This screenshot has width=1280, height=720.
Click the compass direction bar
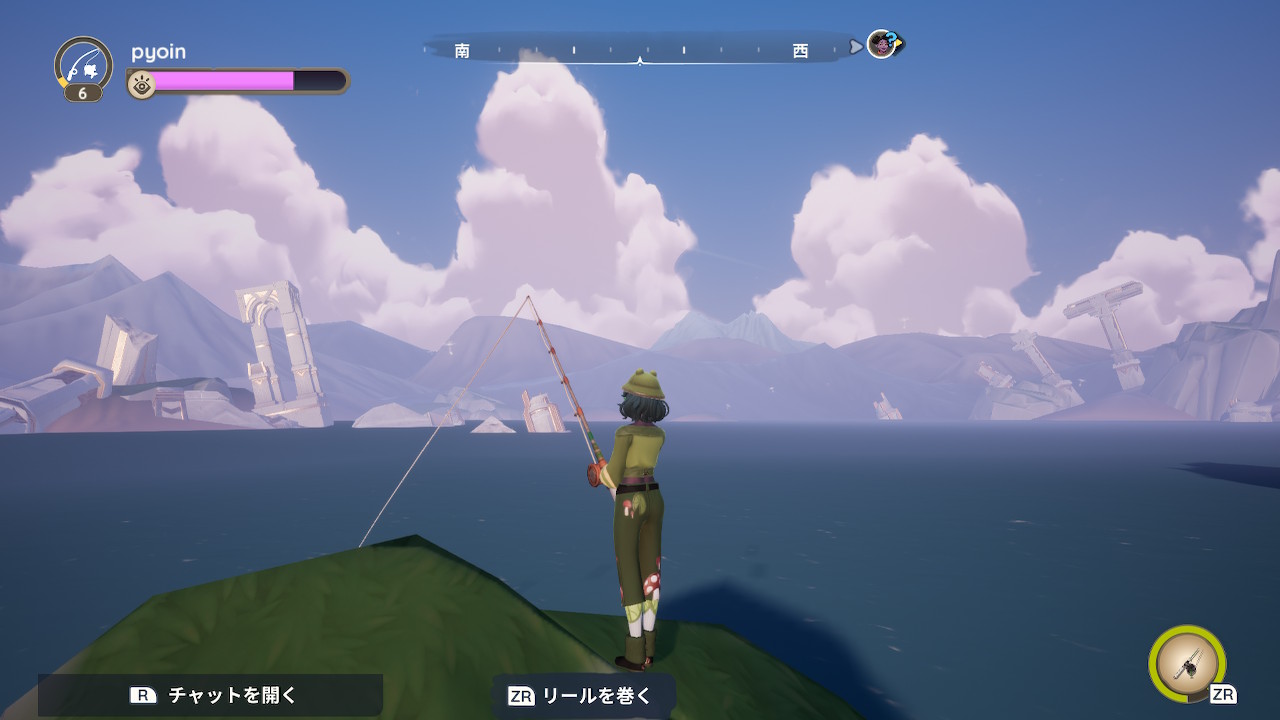(638, 49)
